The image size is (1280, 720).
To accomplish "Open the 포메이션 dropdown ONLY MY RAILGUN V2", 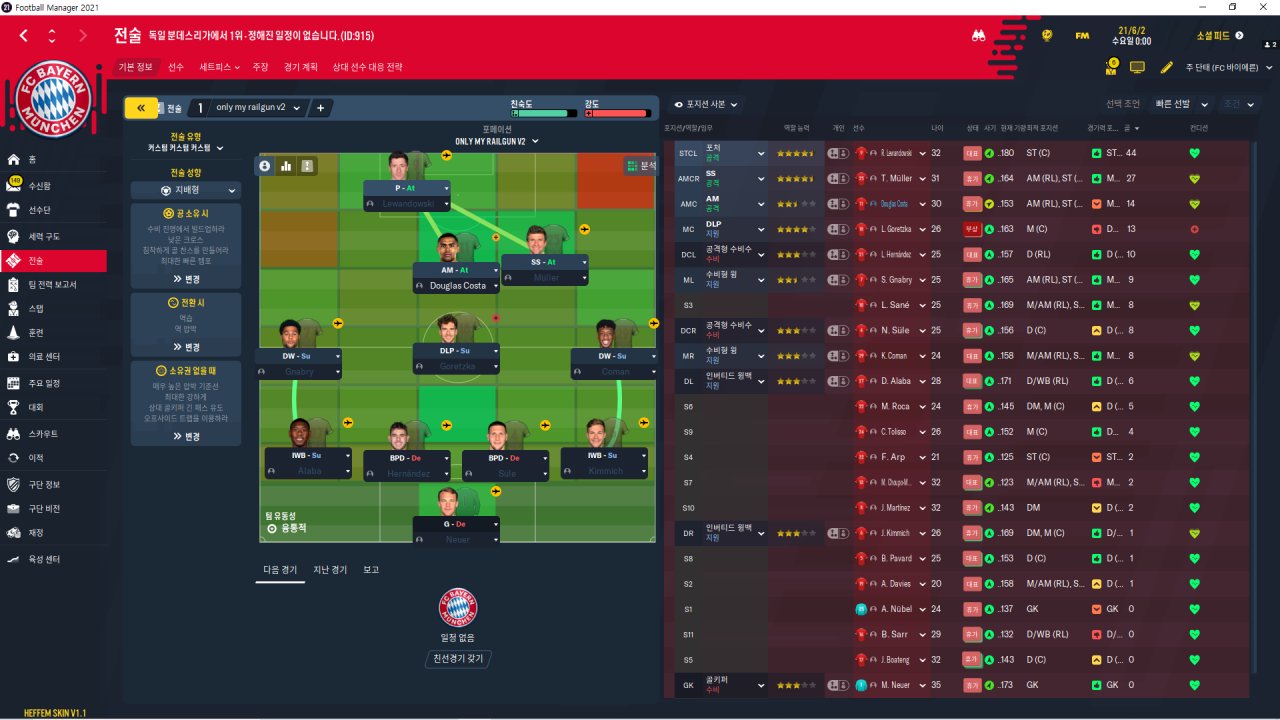I will click(497, 141).
